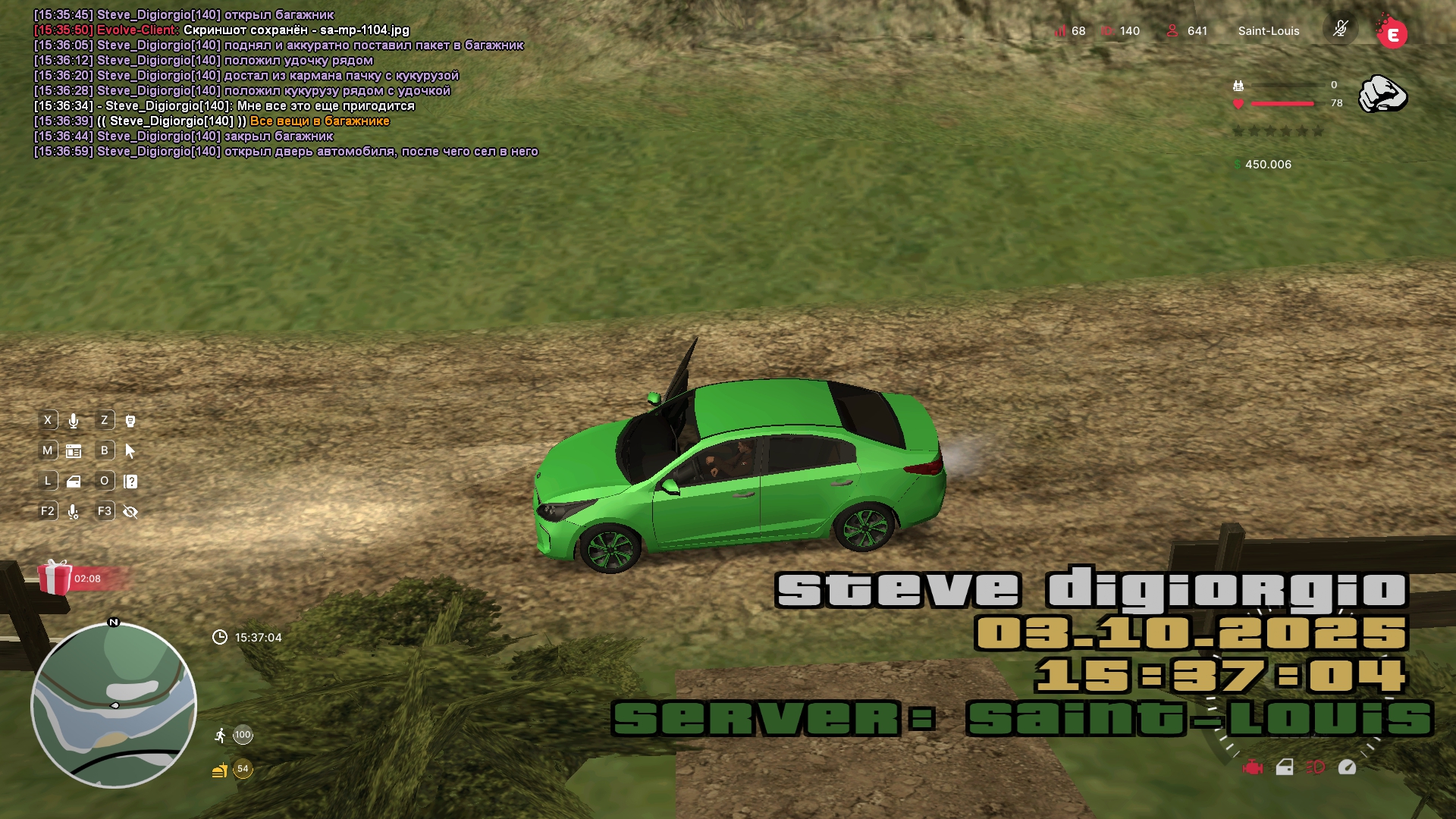1456x819 pixels.
Task: Toggle the red engine indicator
Action: [1253, 767]
